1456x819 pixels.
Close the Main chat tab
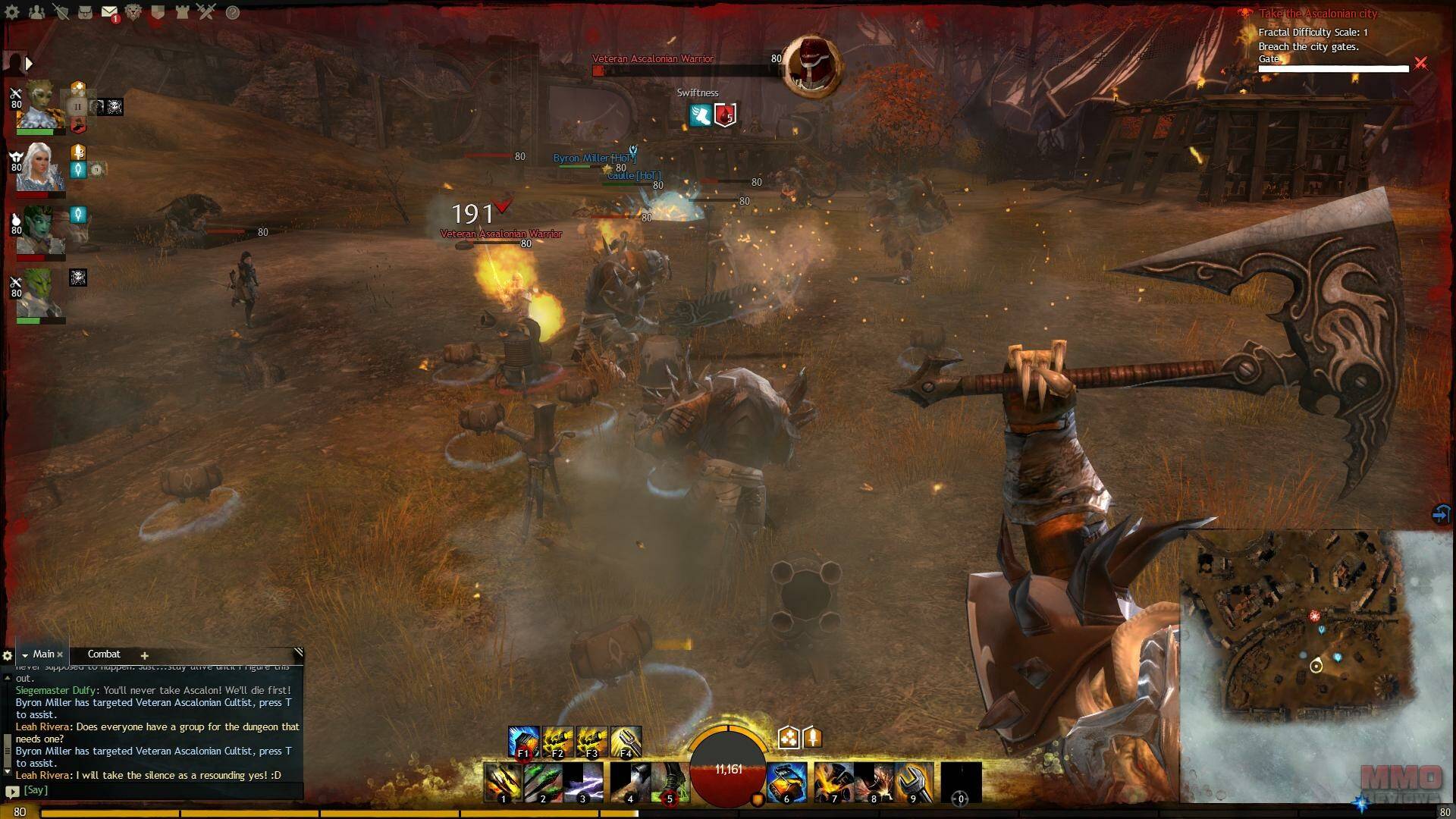click(x=60, y=654)
